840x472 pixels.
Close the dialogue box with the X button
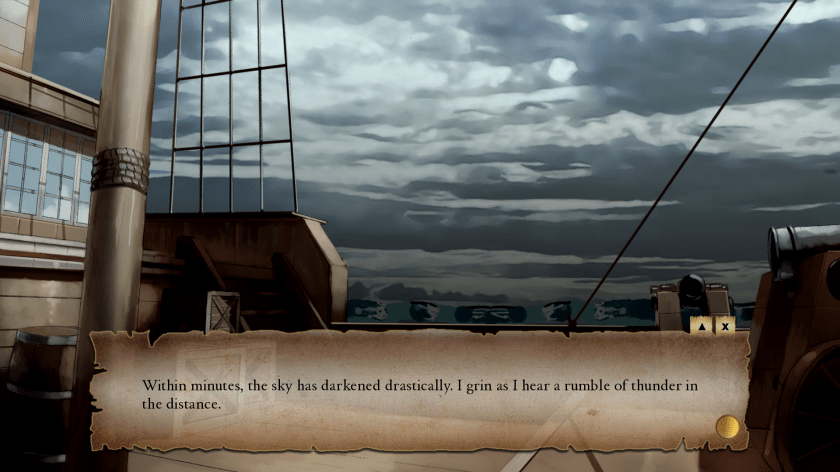point(725,325)
